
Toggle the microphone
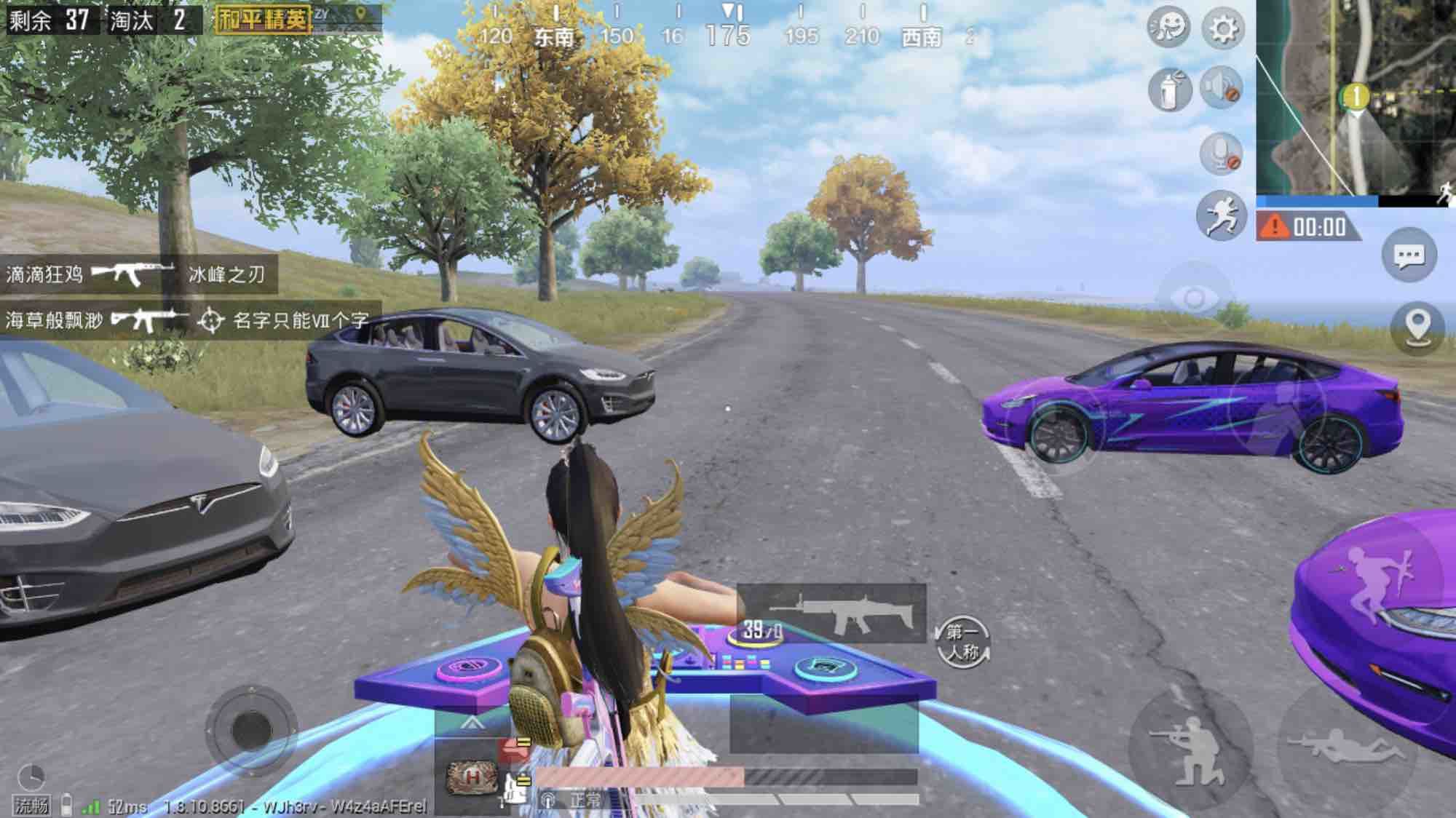1221,154
